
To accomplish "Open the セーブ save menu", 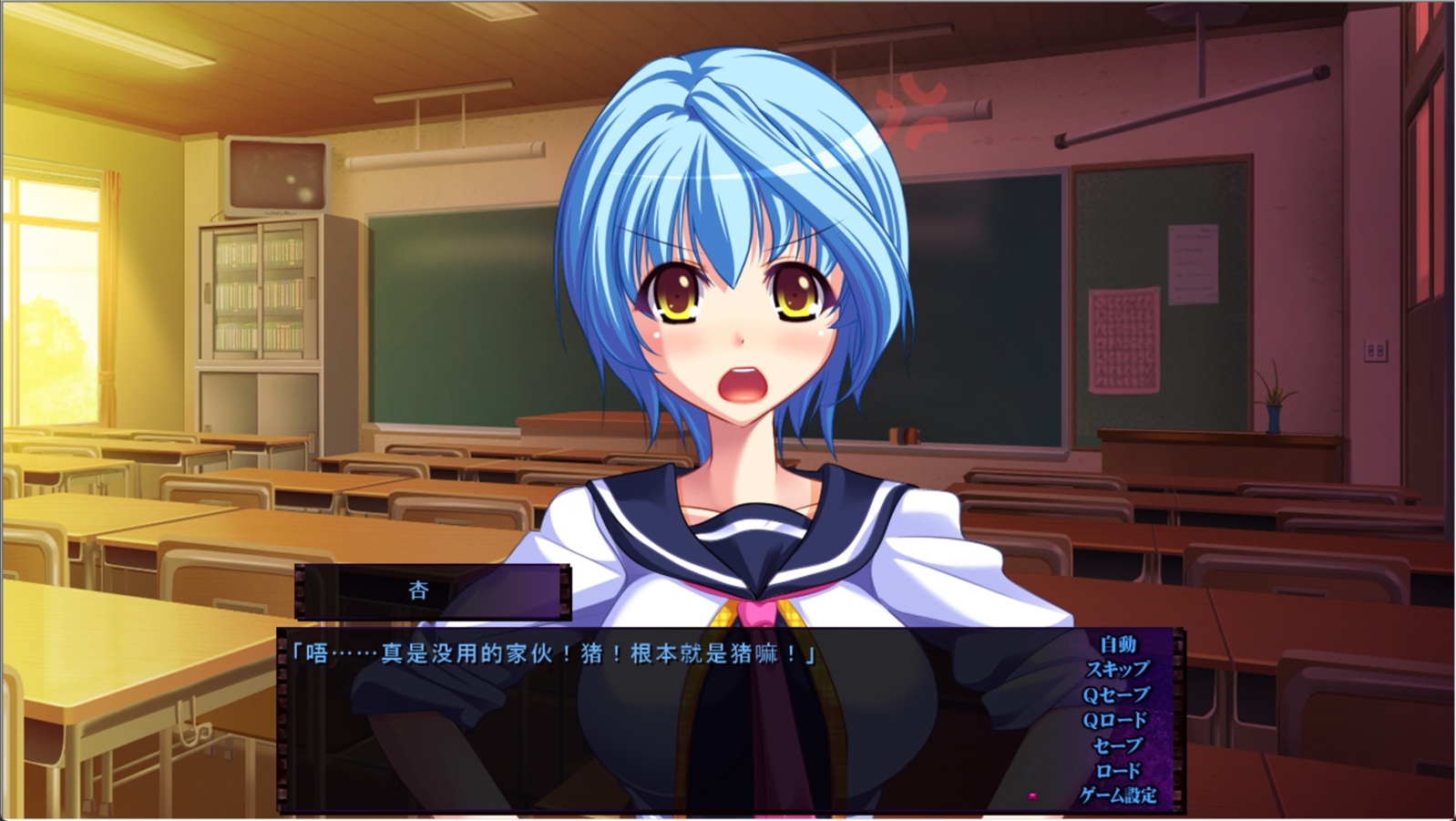I will click(1117, 745).
